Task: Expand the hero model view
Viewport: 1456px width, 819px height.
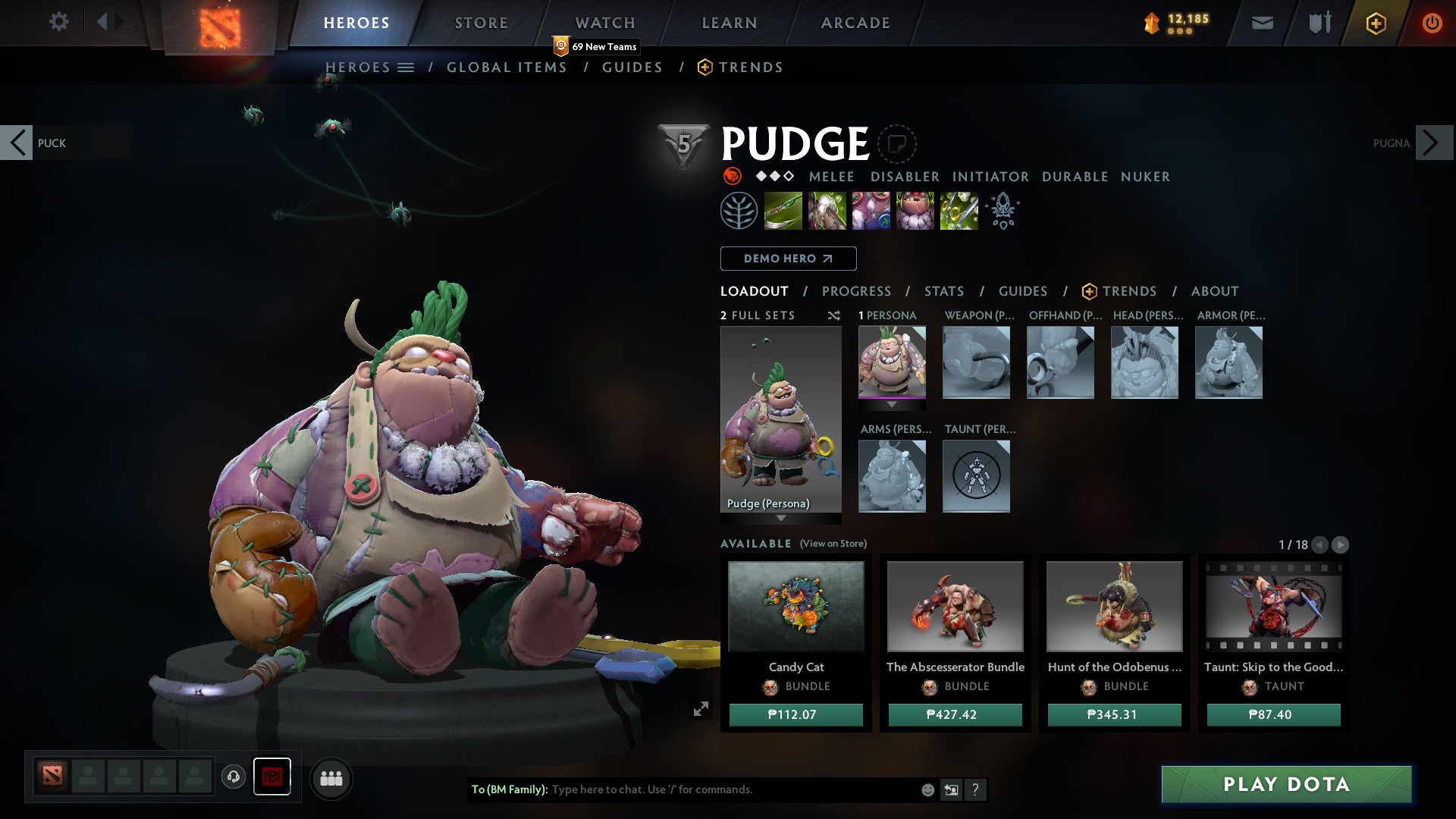Action: [x=701, y=708]
